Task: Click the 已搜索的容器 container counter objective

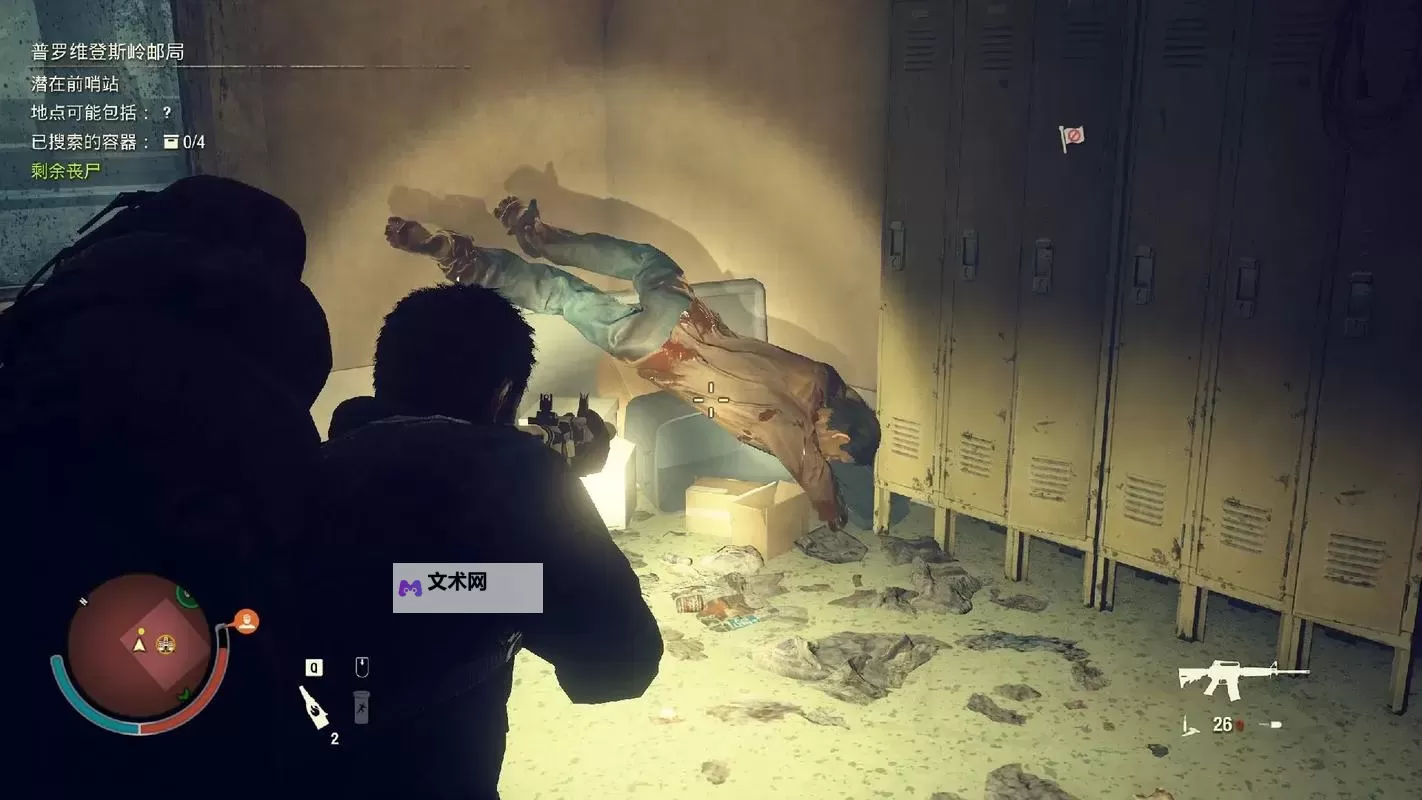Action: [118, 142]
